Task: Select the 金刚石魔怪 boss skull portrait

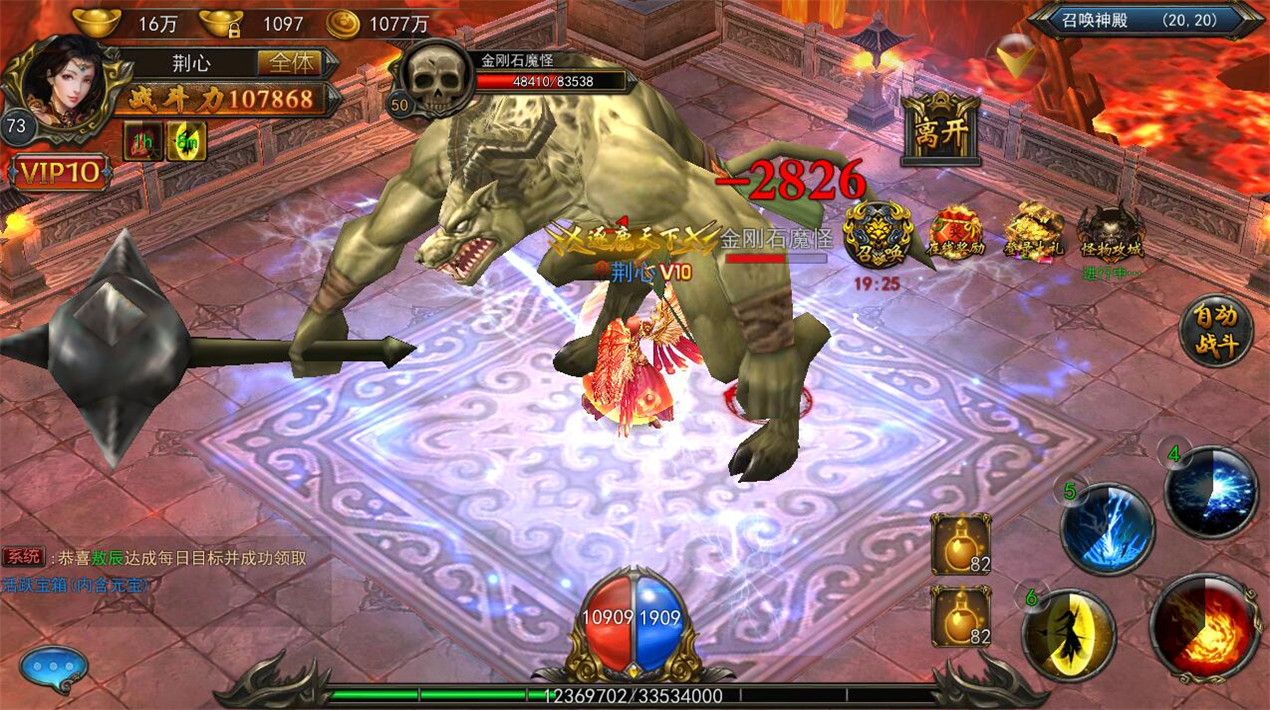Action: point(435,80)
